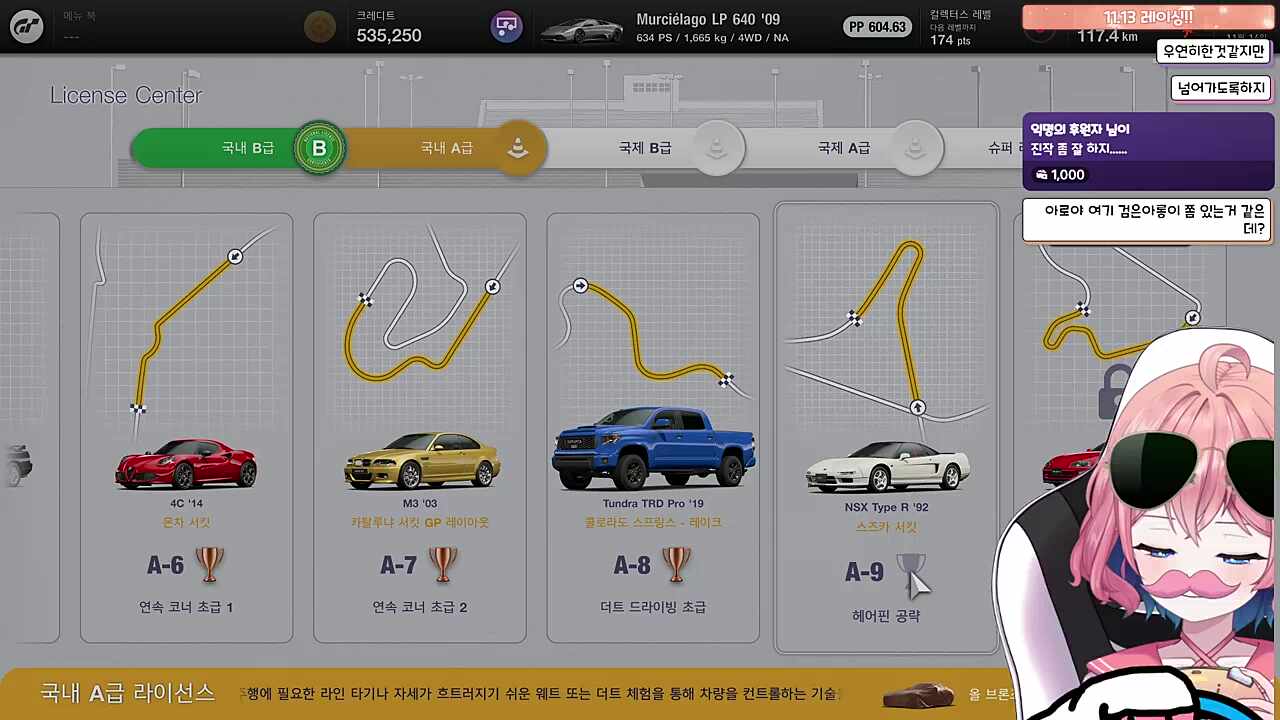
Task: Click the gold B badge on 국내 B급
Action: [x=319, y=147]
